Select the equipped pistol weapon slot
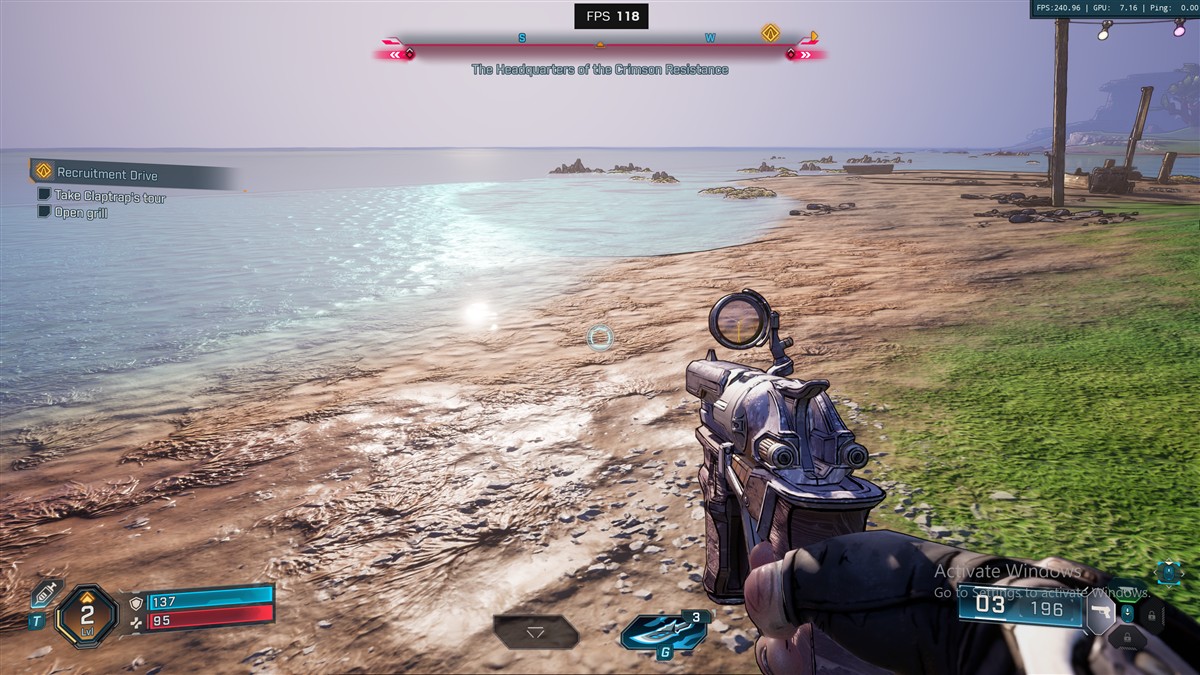This screenshot has width=1200, height=675. (1100, 613)
